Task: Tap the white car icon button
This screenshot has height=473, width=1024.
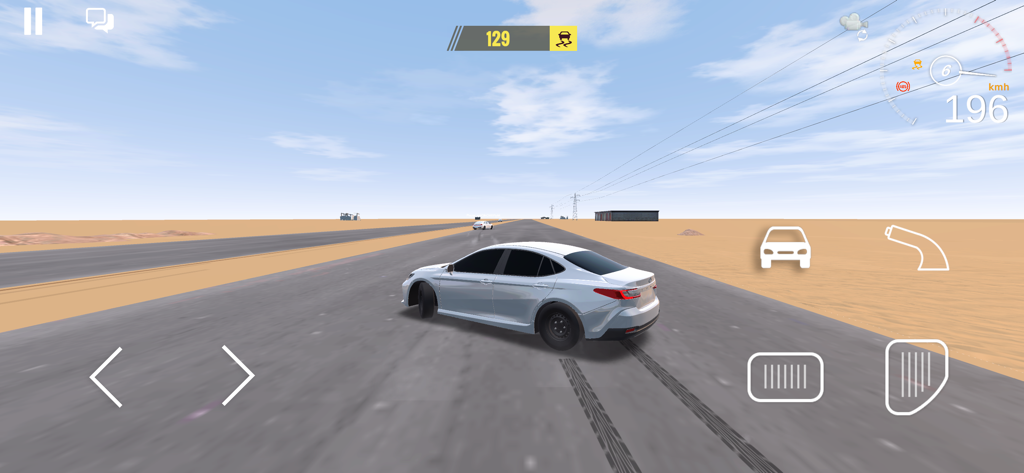Action: (785, 247)
